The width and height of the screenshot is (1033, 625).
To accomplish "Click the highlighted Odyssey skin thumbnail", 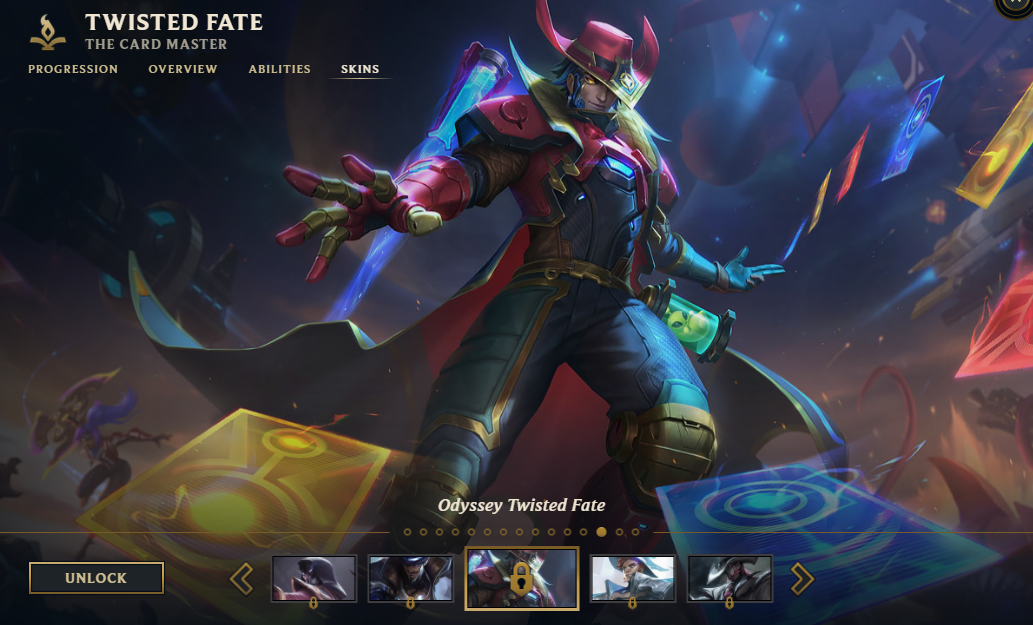I will (522, 578).
